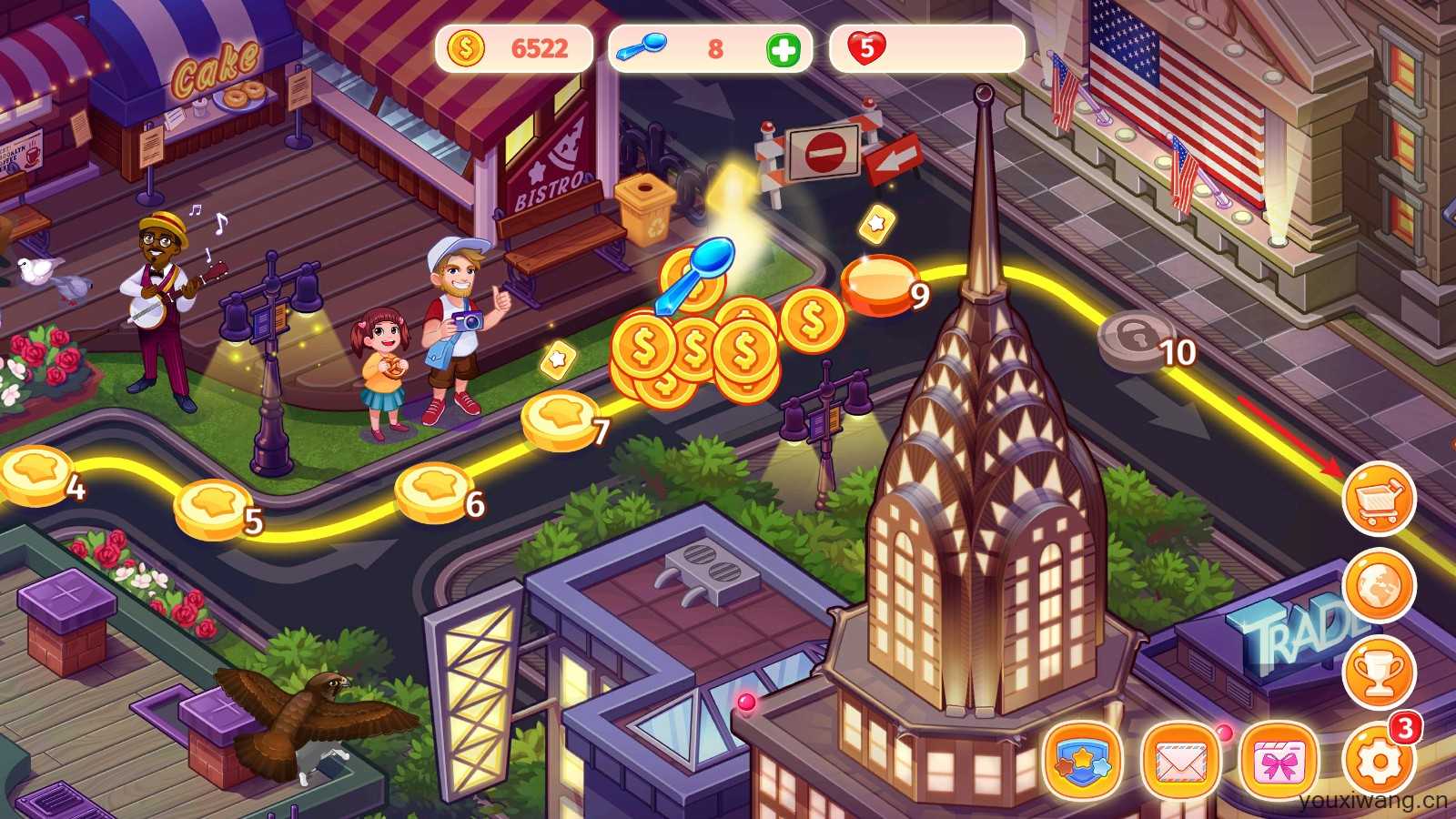Open the shopping cart store
Screen dimensions: 1456x819
[1380, 499]
